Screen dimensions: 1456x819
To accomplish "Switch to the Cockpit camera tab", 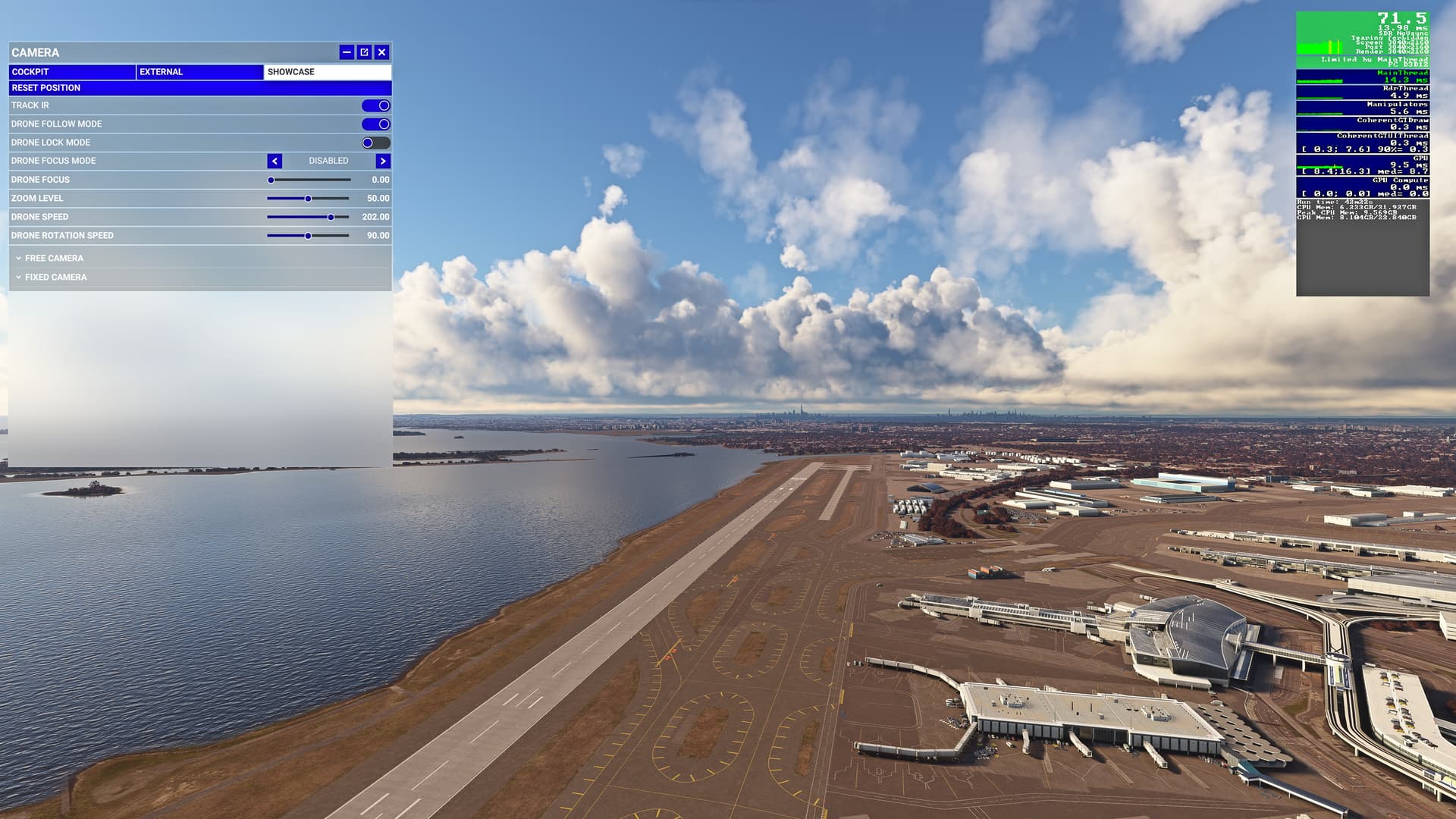I will [72, 71].
